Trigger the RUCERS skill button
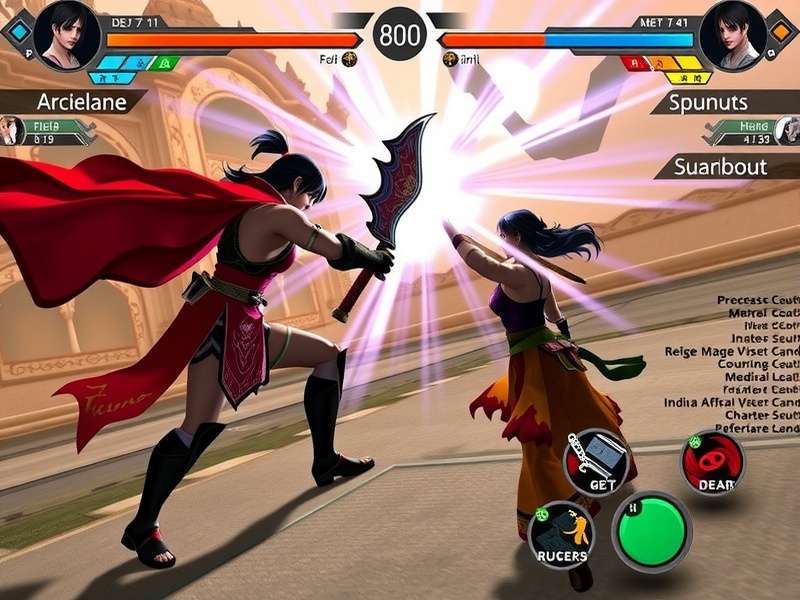800x600 pixels. 561,535
